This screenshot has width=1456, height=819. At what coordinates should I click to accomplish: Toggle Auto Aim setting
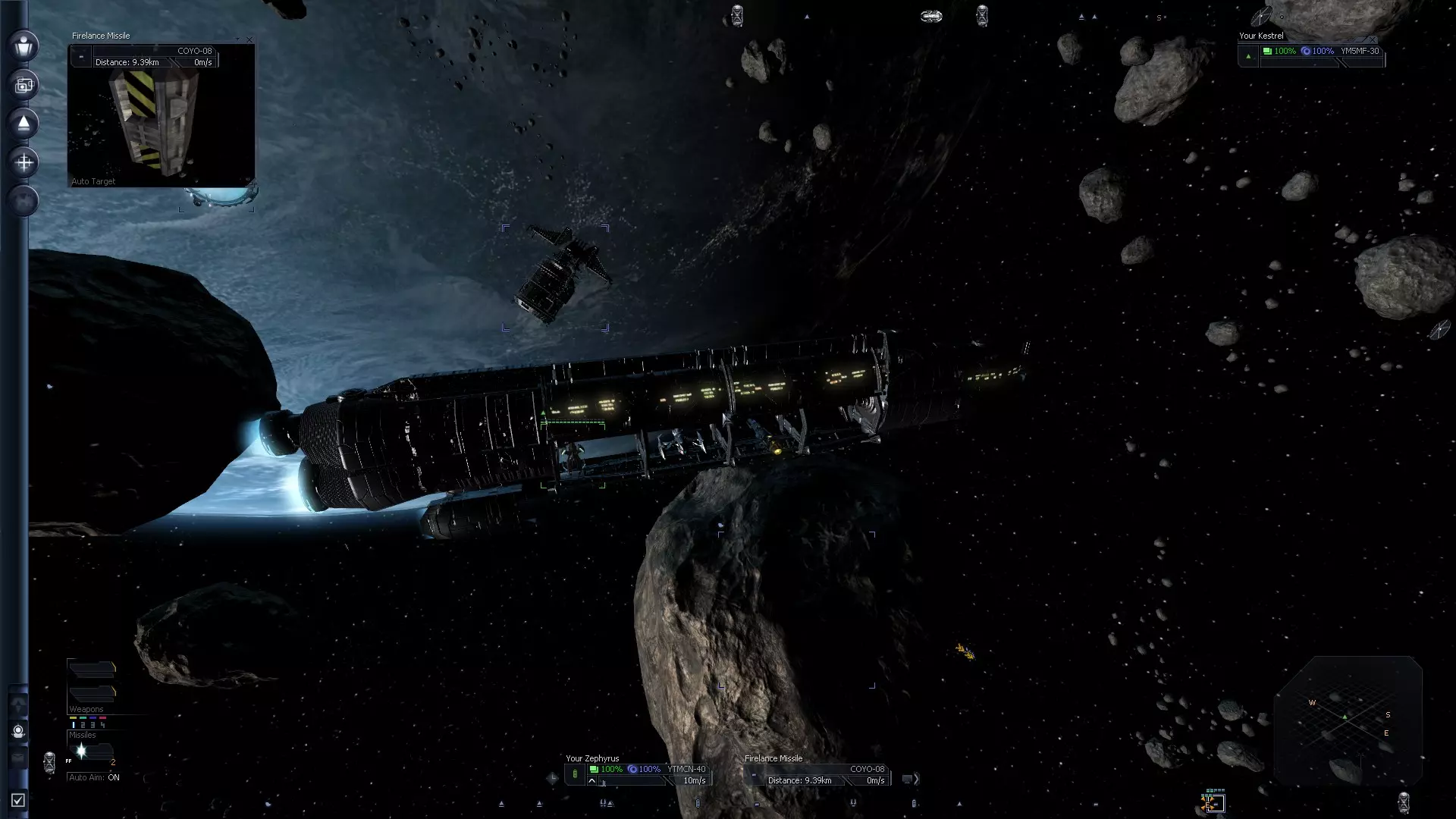click(94, 777)
